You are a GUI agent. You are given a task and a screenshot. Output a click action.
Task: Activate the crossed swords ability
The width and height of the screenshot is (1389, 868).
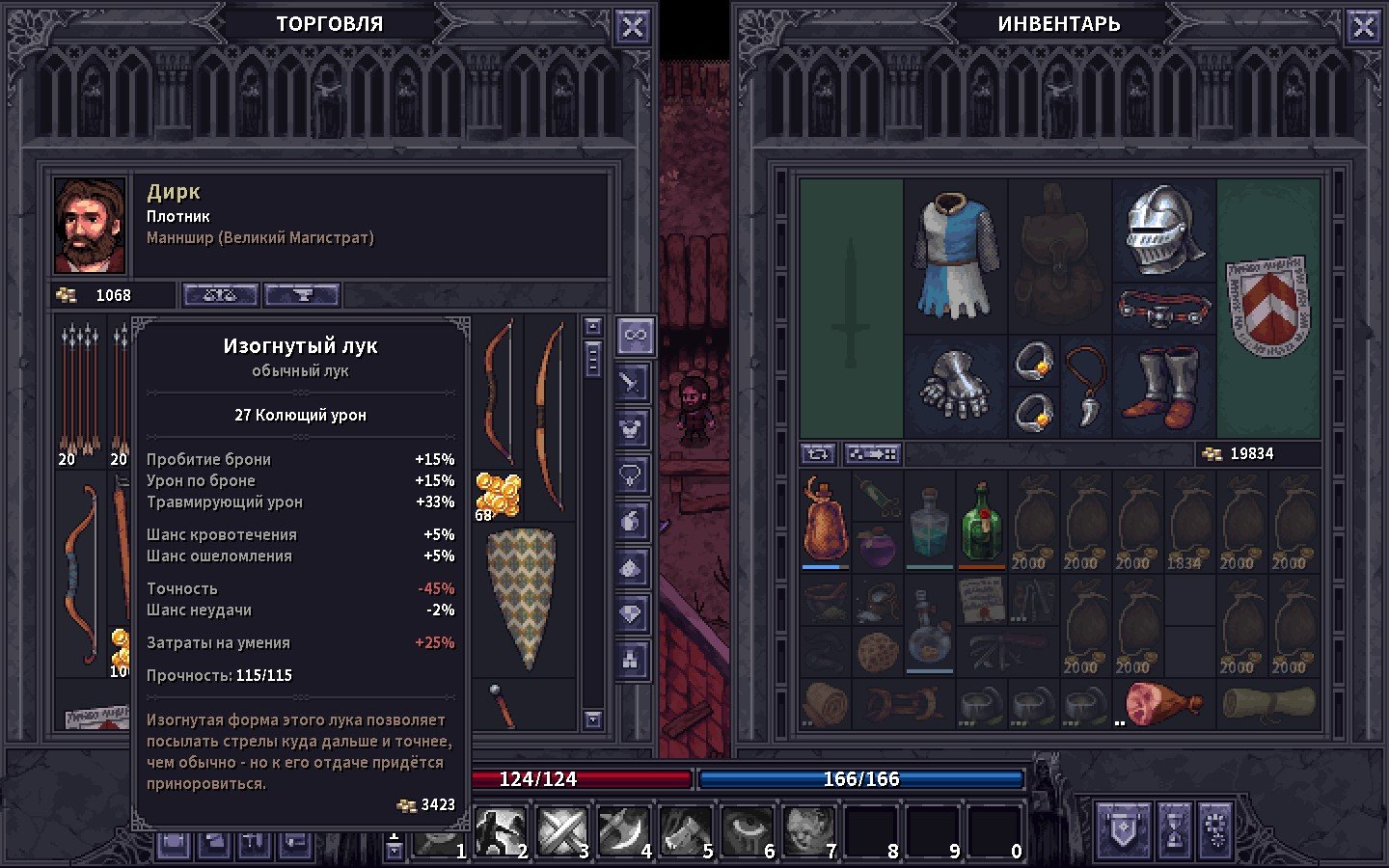click(561, 829)
